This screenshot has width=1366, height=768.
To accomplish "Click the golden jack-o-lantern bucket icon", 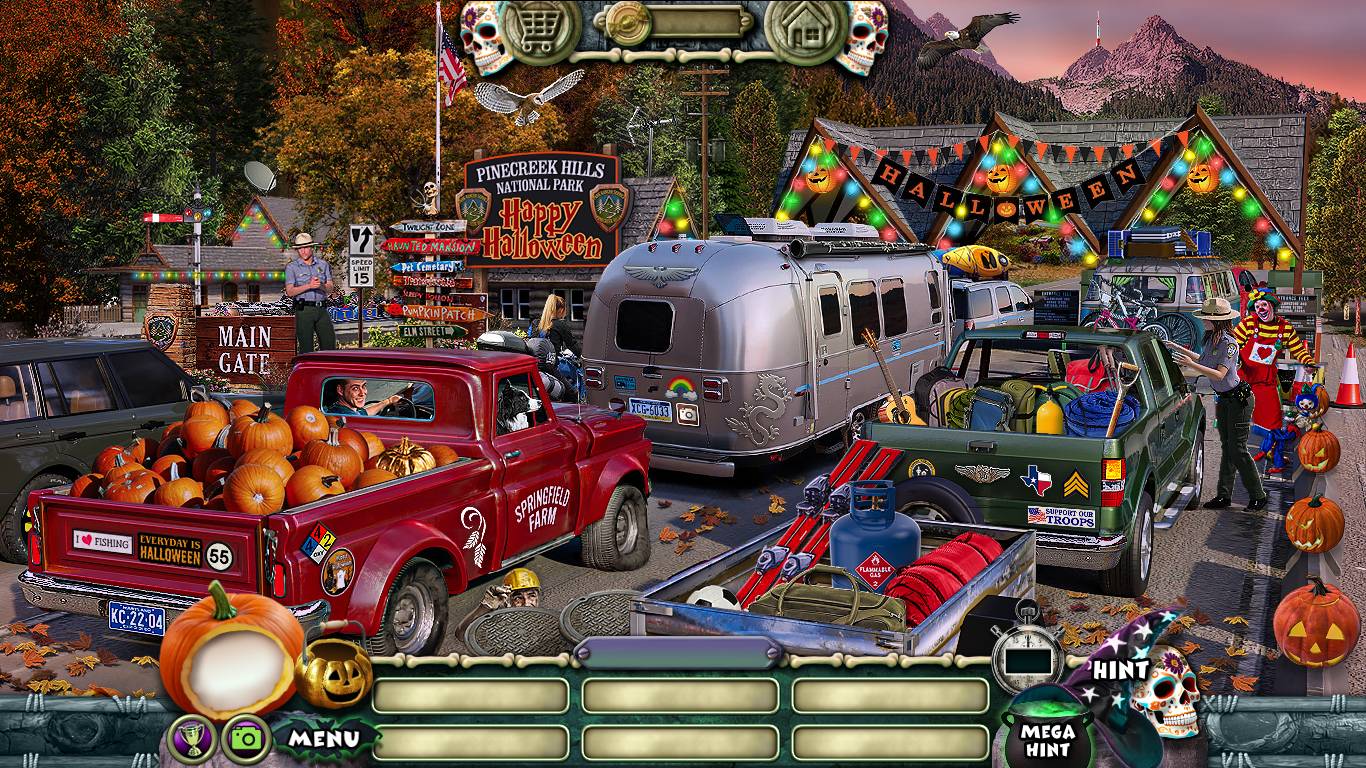I will [333, 675].
